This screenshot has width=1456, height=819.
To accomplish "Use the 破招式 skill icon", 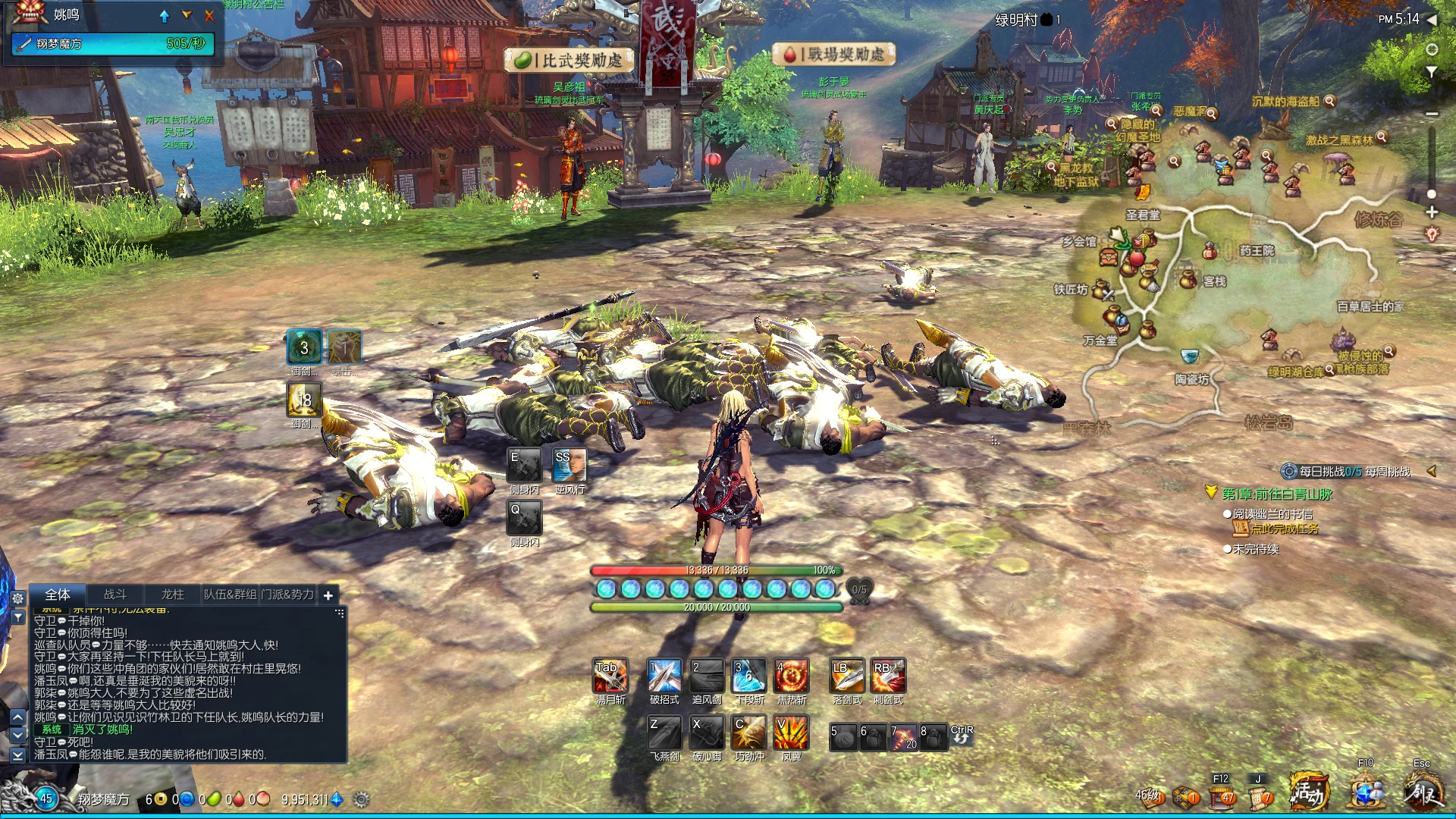I will tap(664, 676).
